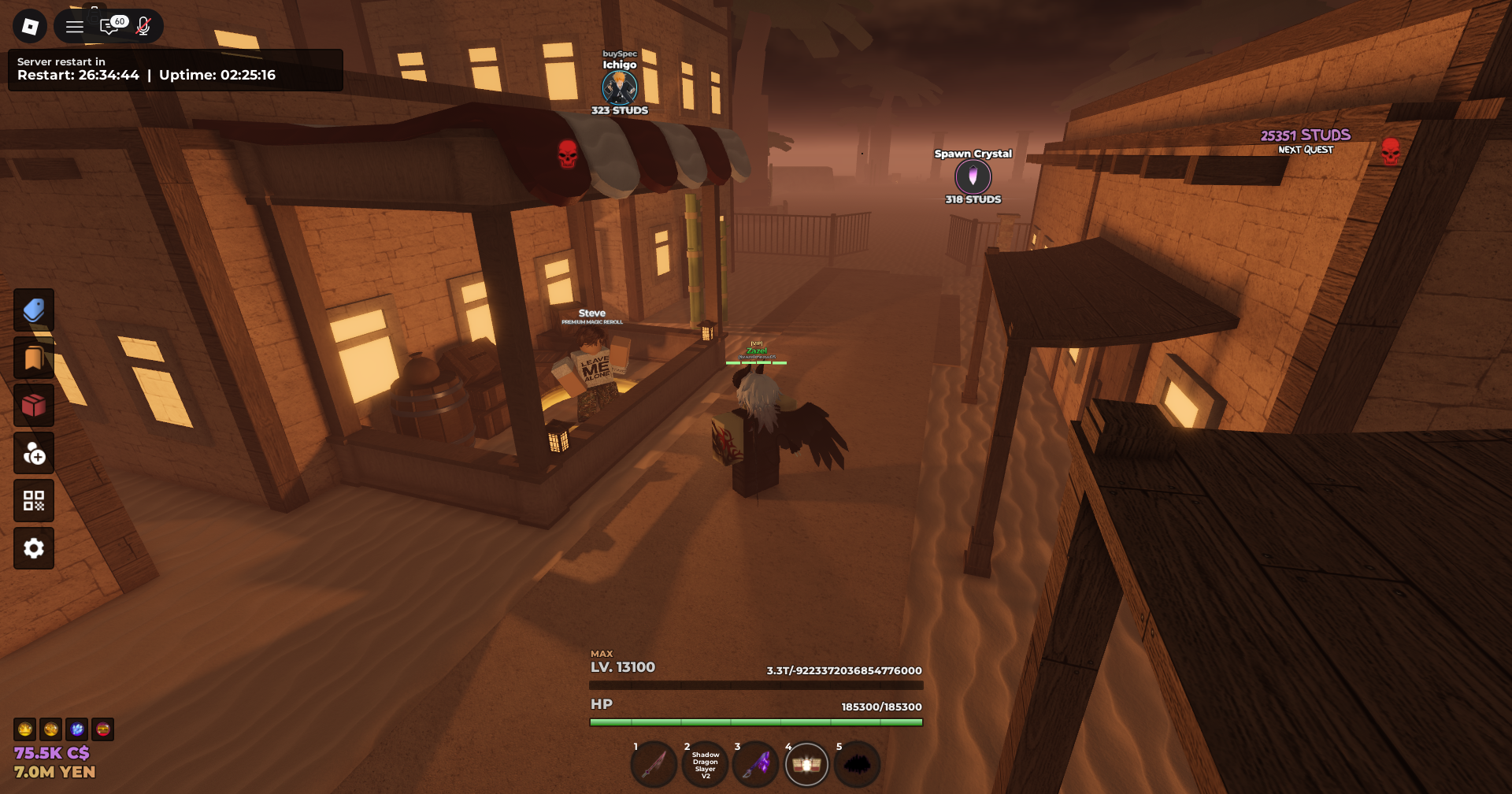
Task: Click the red cube box icon
Action: point(34,406)
